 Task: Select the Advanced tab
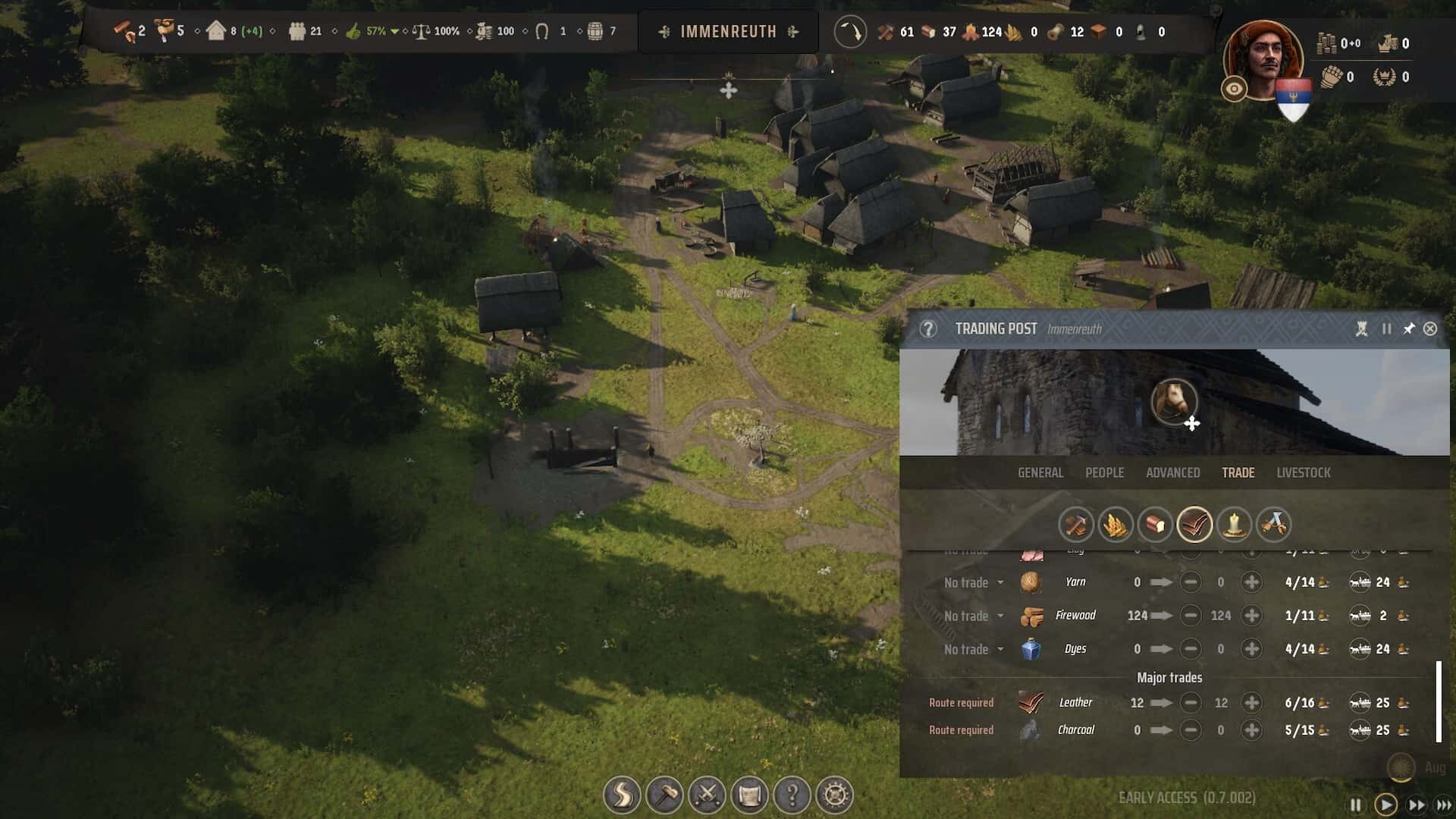point(1172,472)
